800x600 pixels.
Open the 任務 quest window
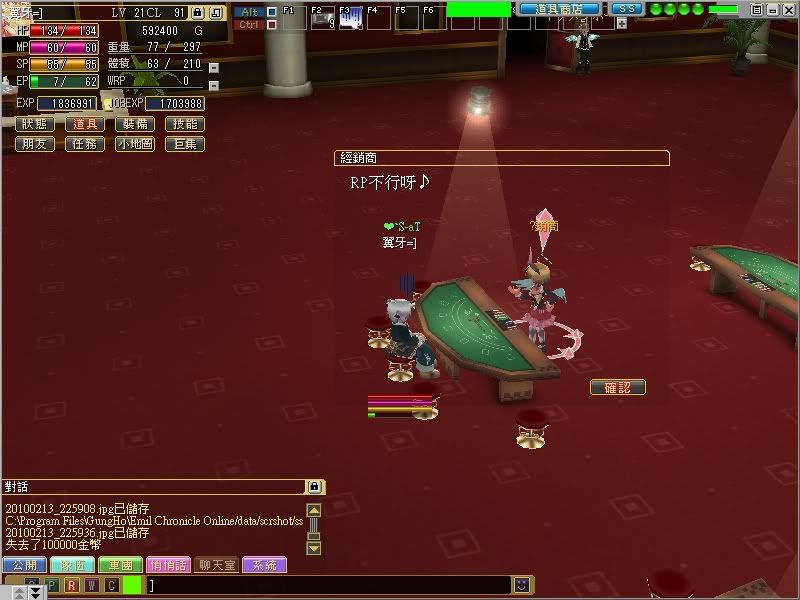click(85, 144)
